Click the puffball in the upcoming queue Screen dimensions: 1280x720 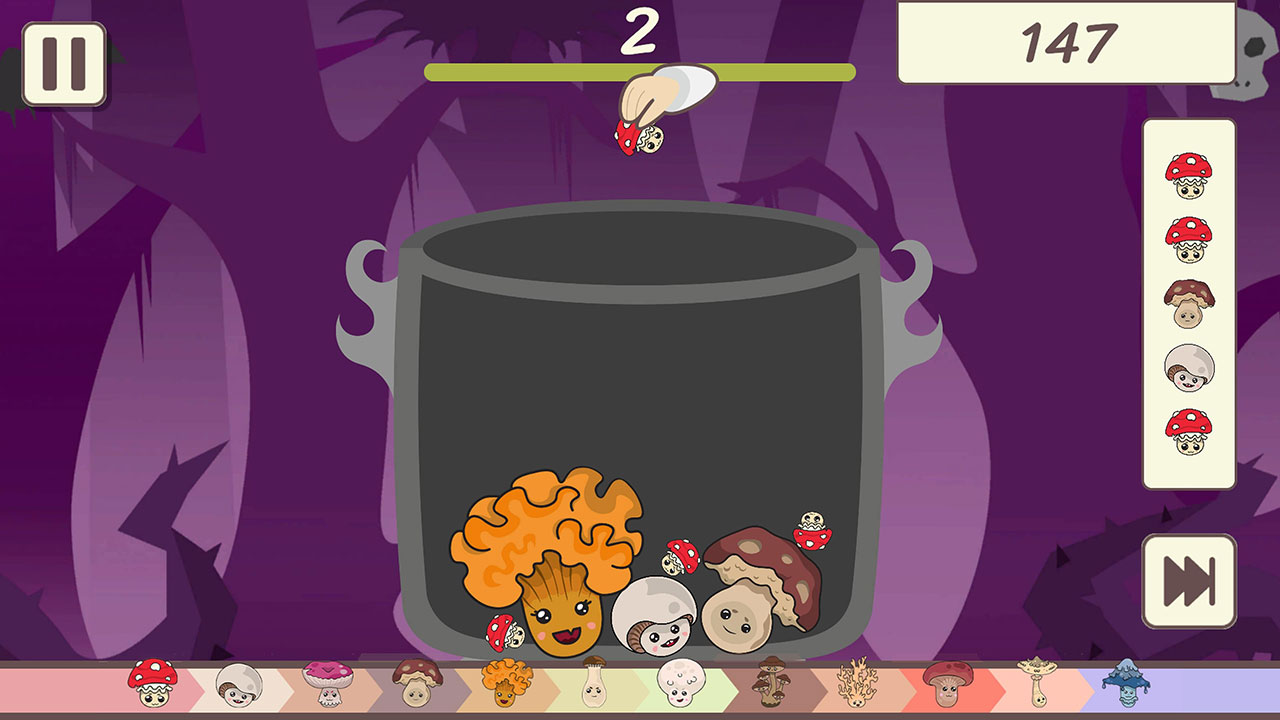[x=1189, y=368]
